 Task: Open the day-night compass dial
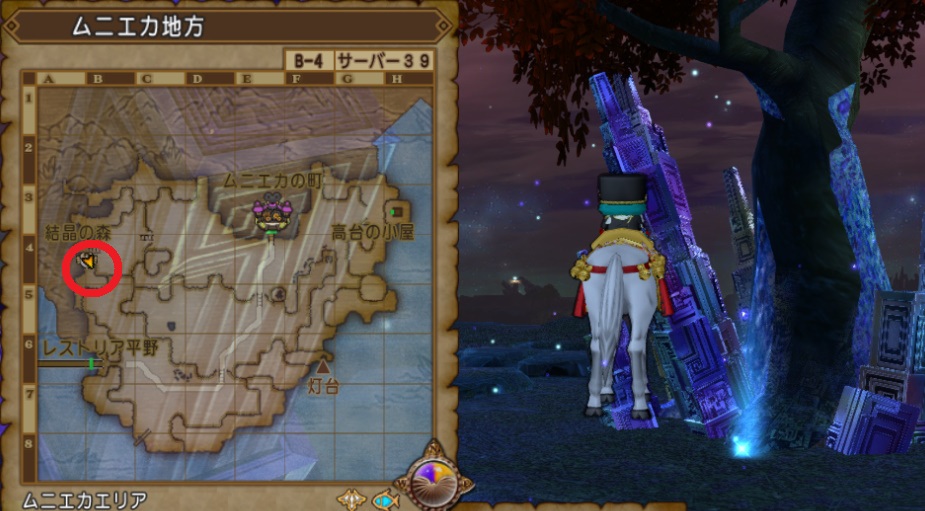click(433, 483)
